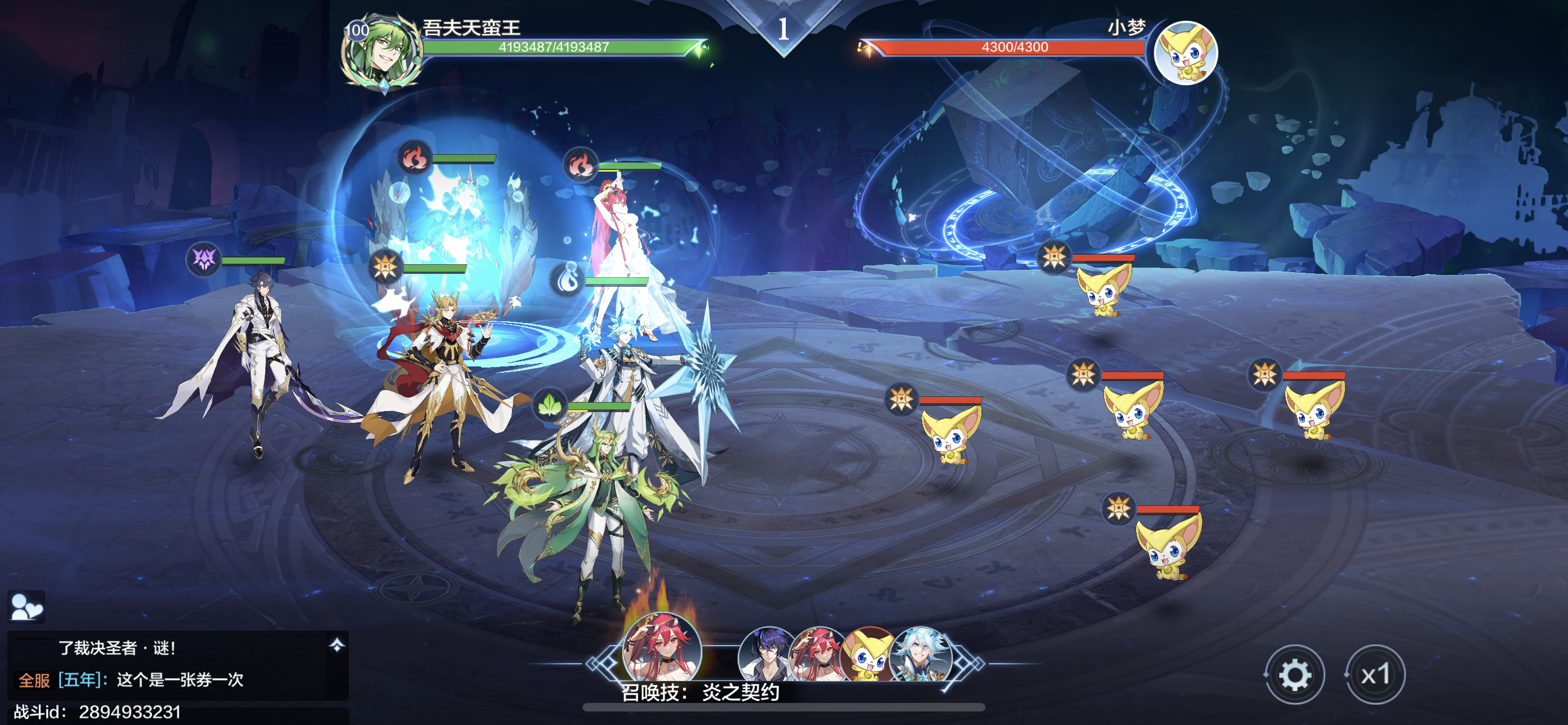Toggle the x1 battle speed button
Image resolution: width=1568 pixels, height=725 pixels.
1375,675
